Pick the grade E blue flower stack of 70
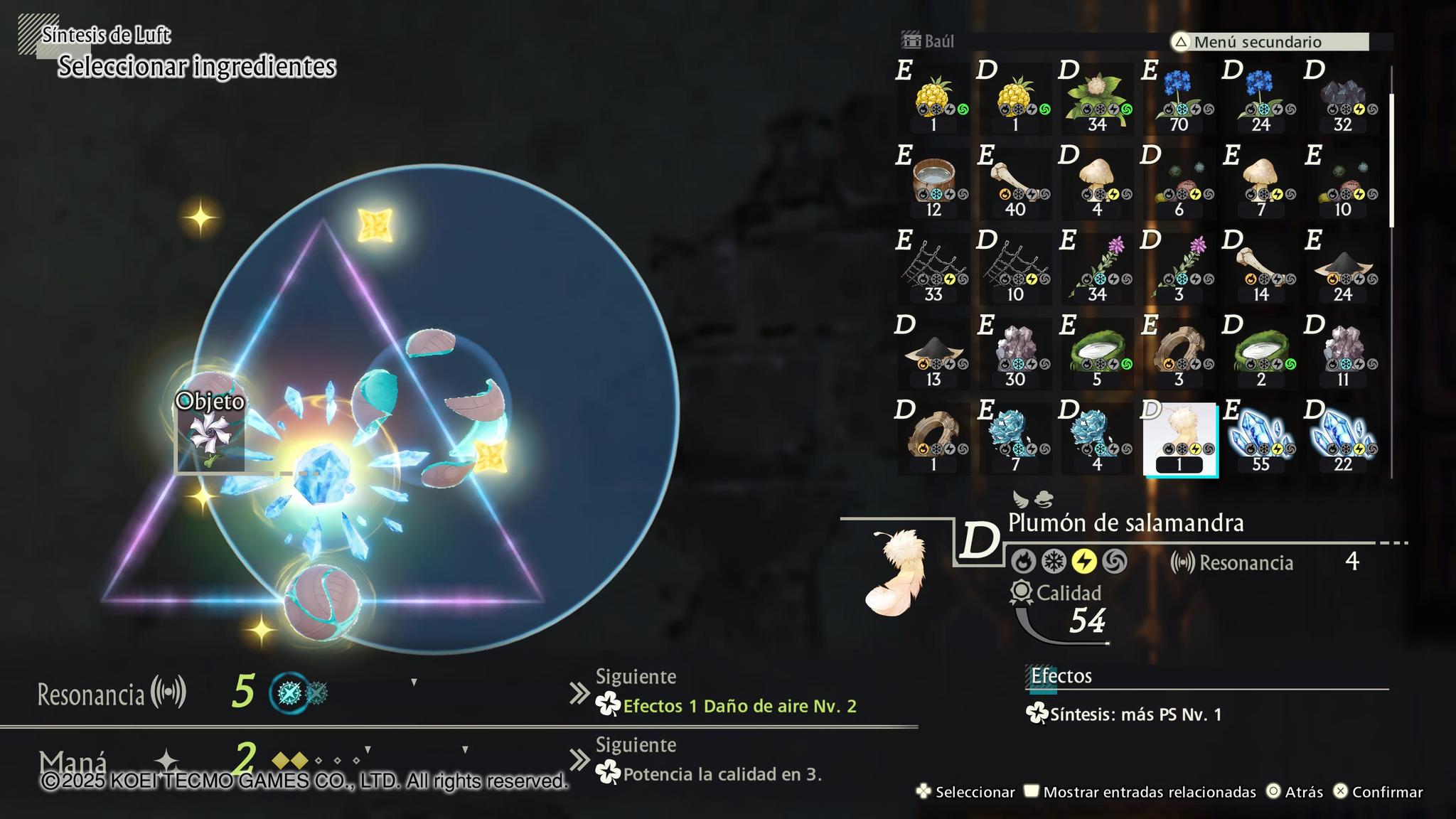 [1179, 99]
